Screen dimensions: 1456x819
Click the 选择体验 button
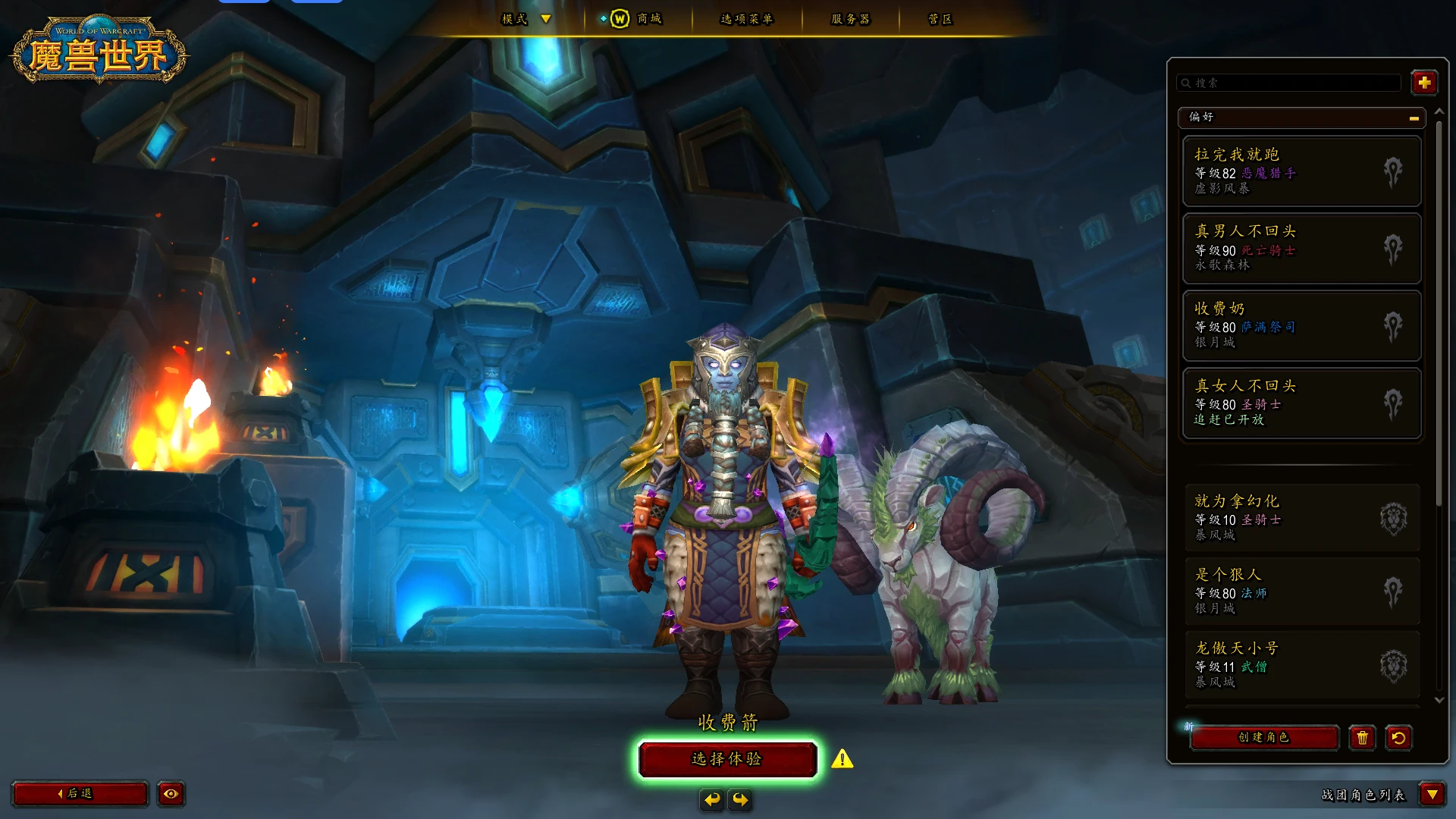(x=727, y=759)
